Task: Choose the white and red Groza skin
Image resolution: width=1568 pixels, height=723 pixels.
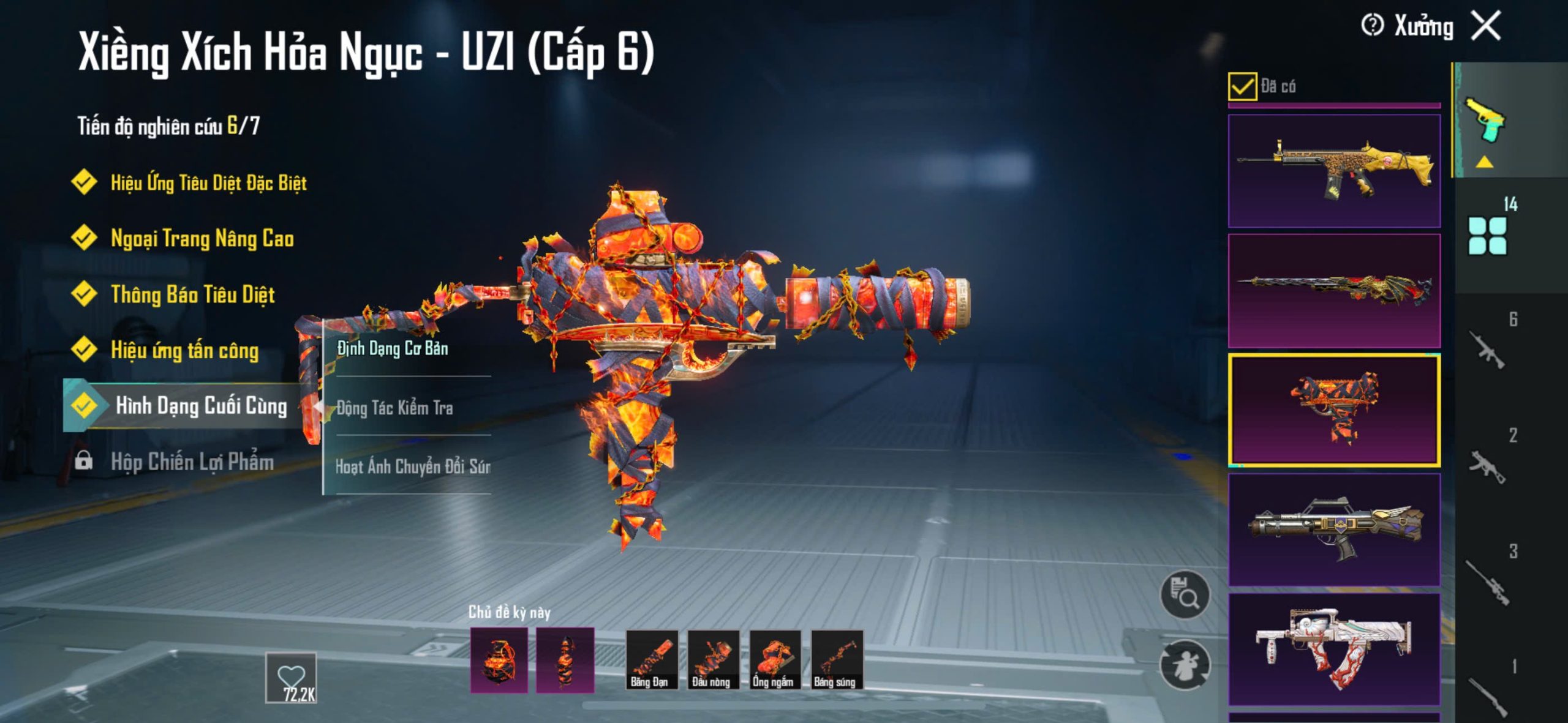Action: (1334, 649)
